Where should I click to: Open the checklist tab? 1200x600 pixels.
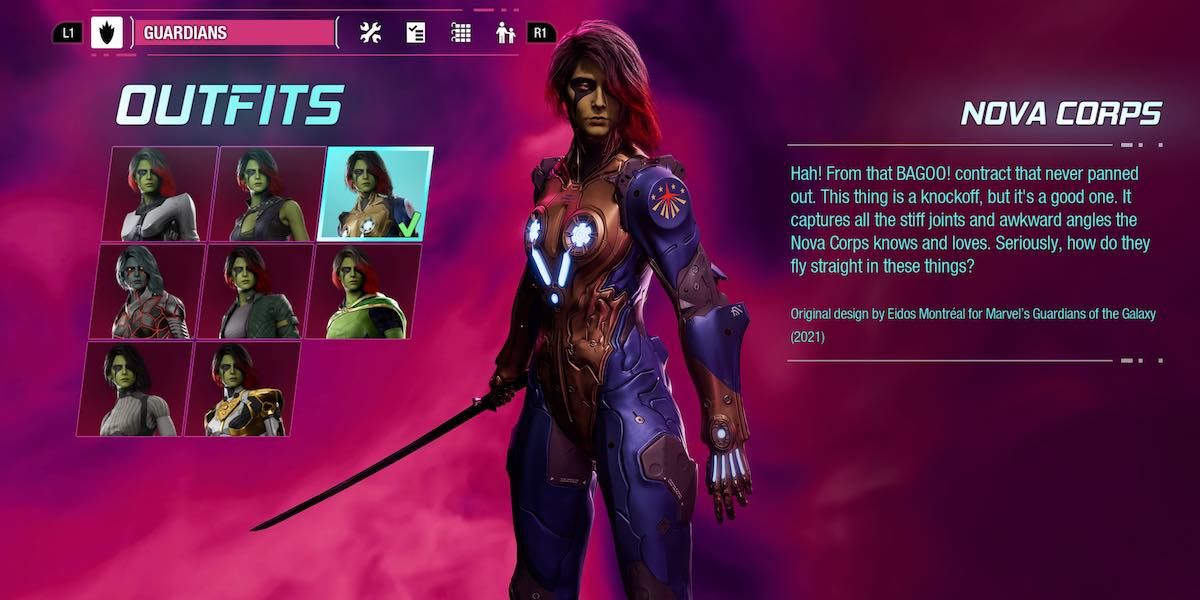coord(416,33)
